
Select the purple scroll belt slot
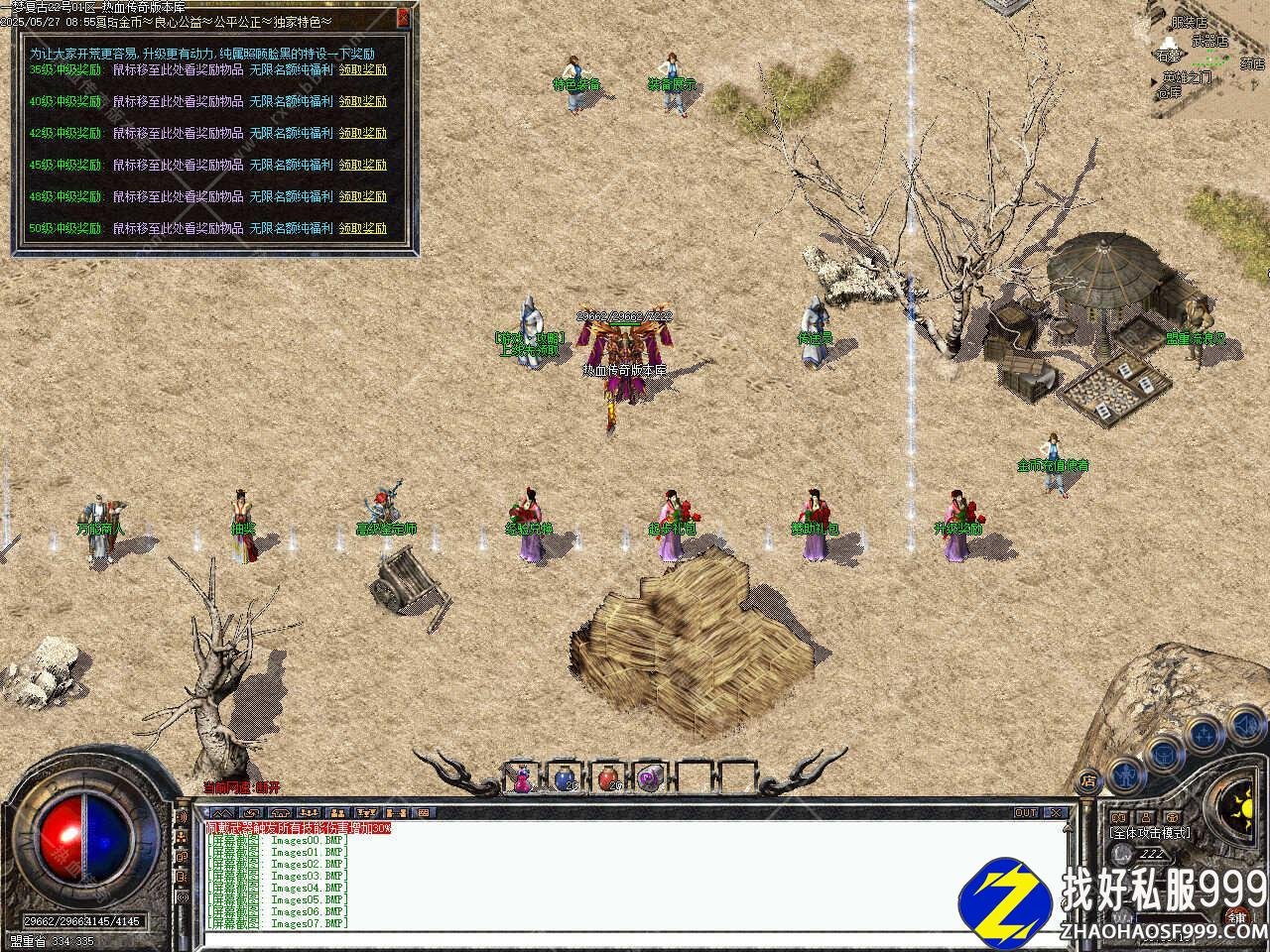coord(650,778)
